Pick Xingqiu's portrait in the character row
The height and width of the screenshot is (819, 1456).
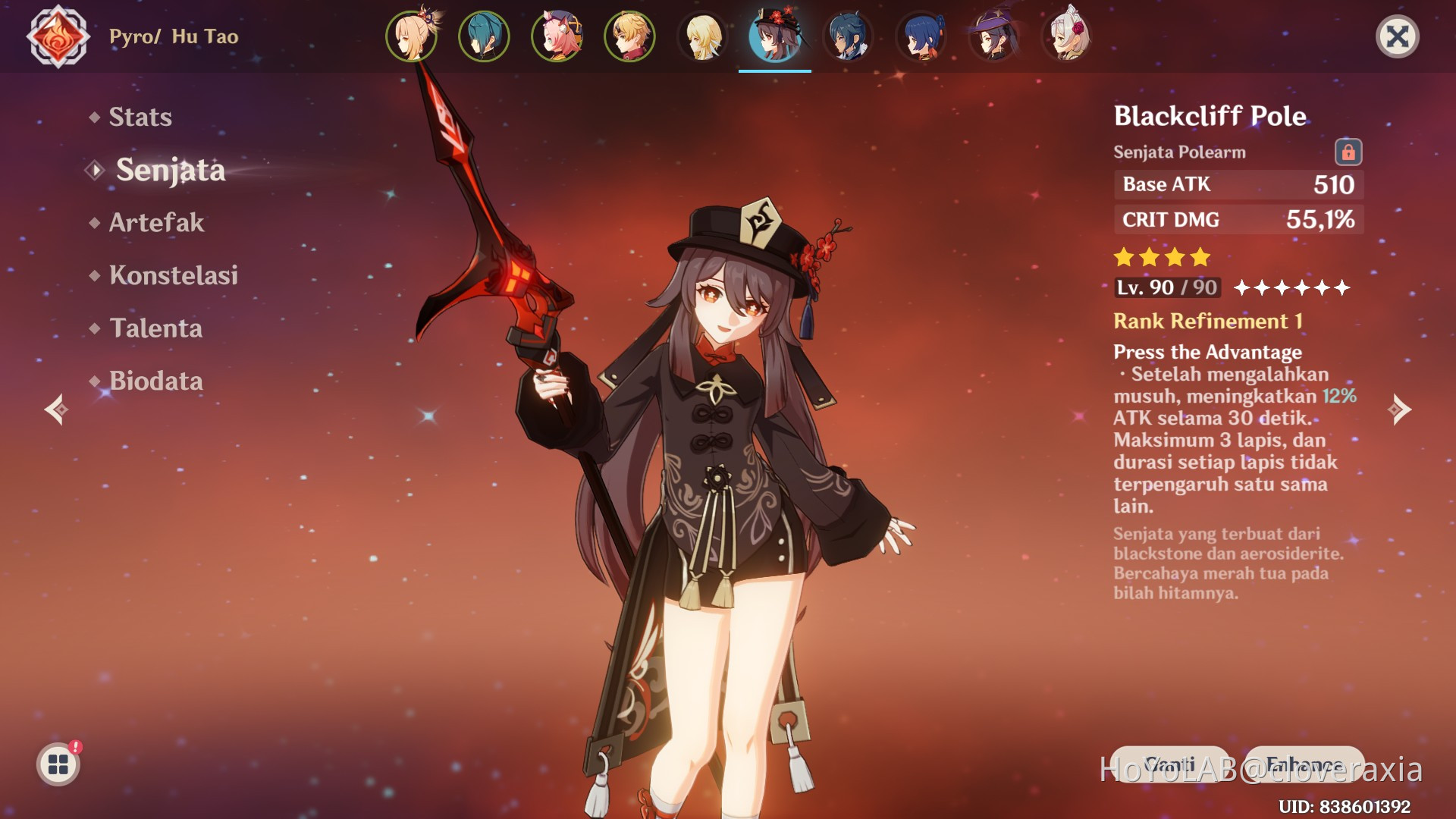[x=848, y=36]
